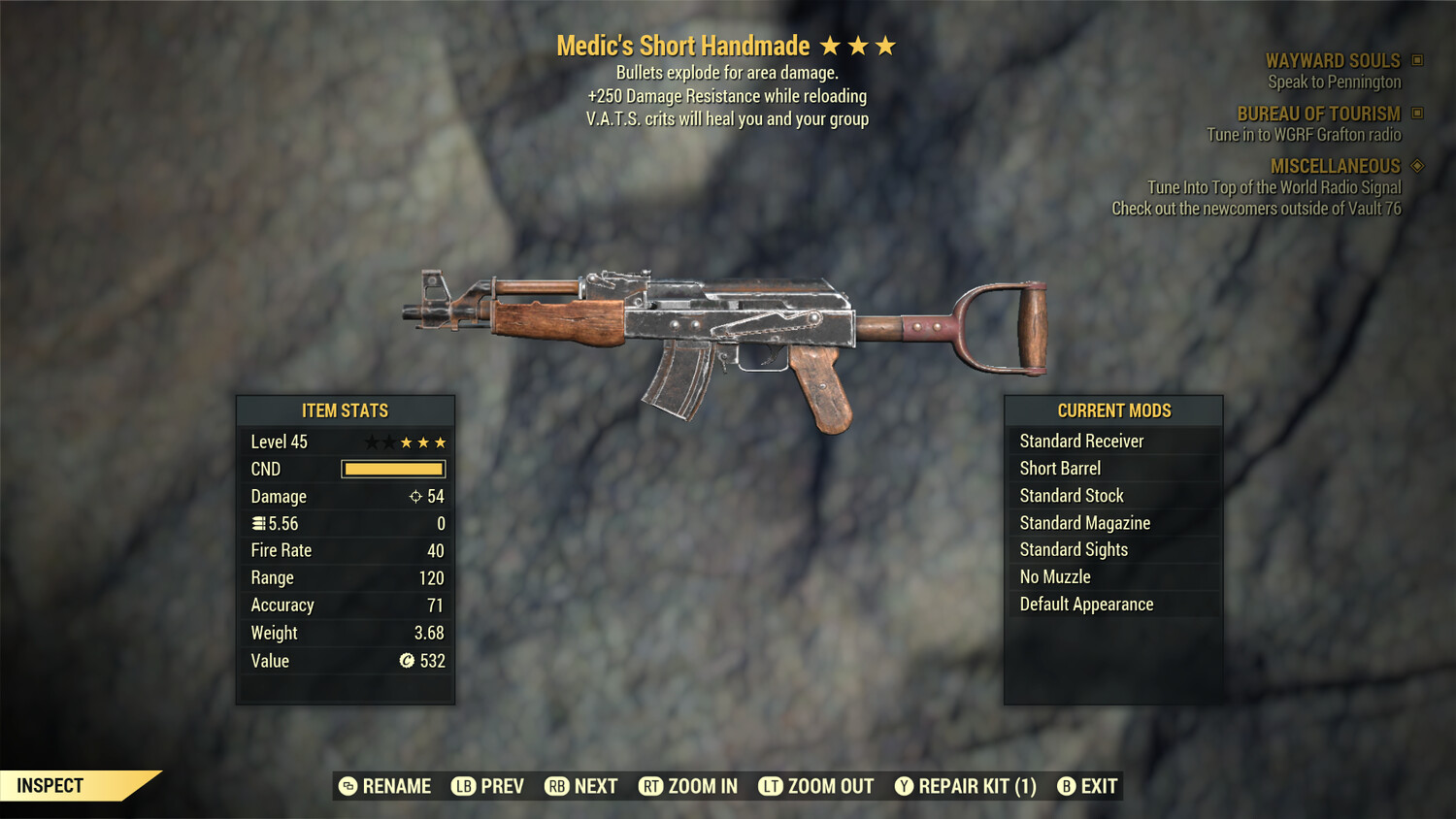Select the RB icon next to NEXT
Viewport: 1456px width, 819px height.
pyautogui.click(x=555, y=786)
